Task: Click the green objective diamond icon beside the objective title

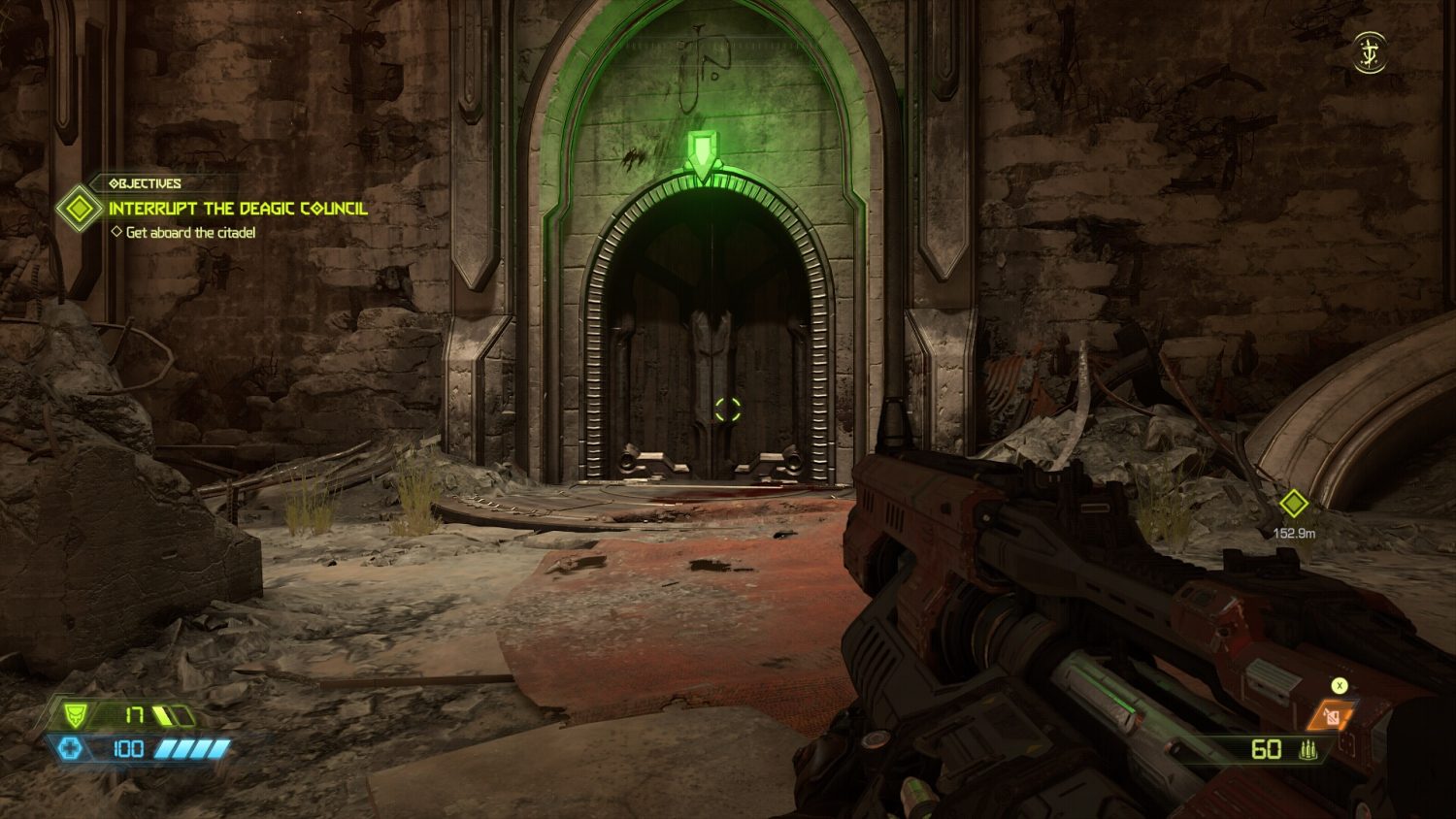Action: pyautogui.click(x=79, y=209)
